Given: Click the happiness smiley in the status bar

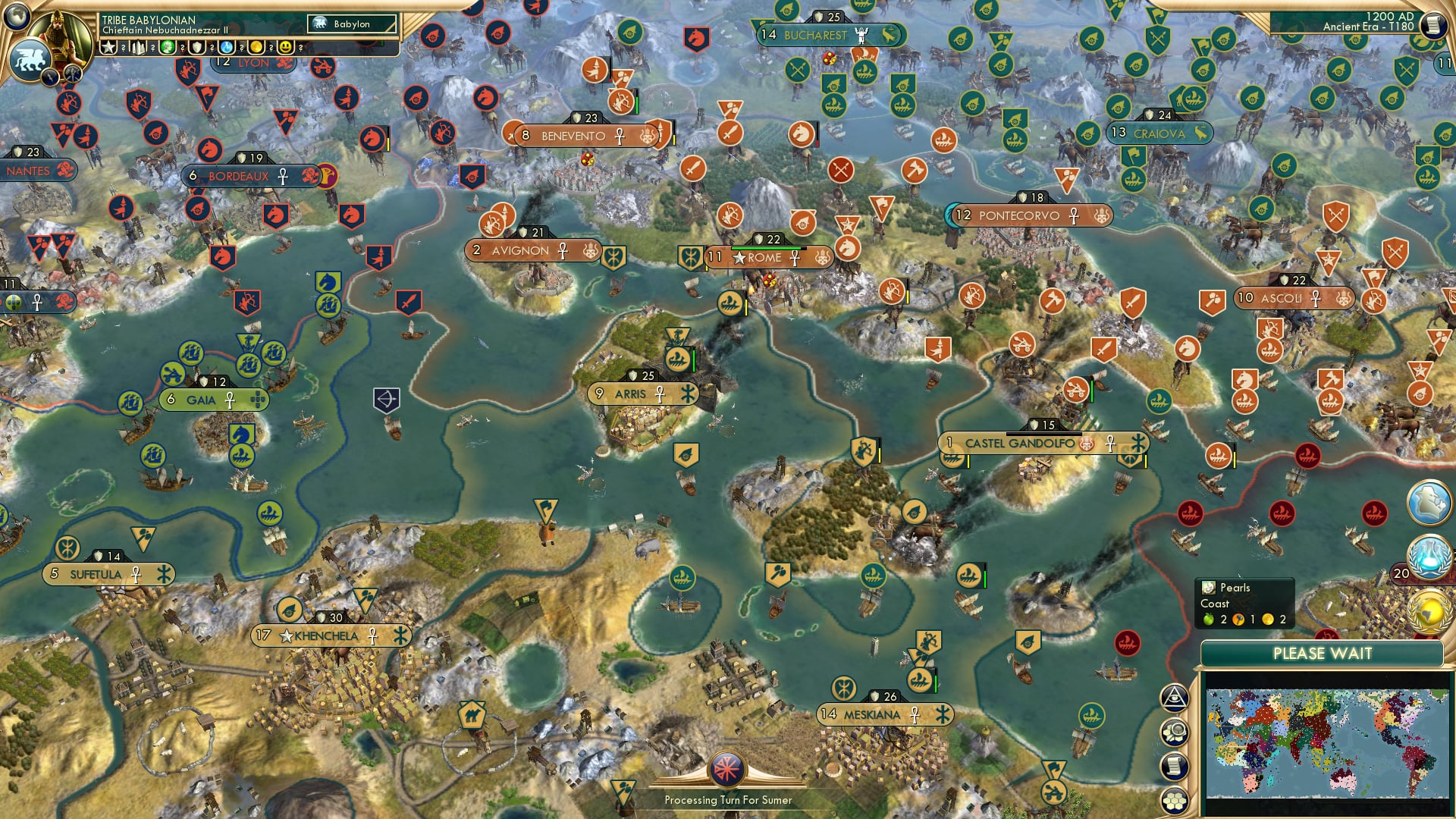Looking at the screenshot, I should pos(286,48).
